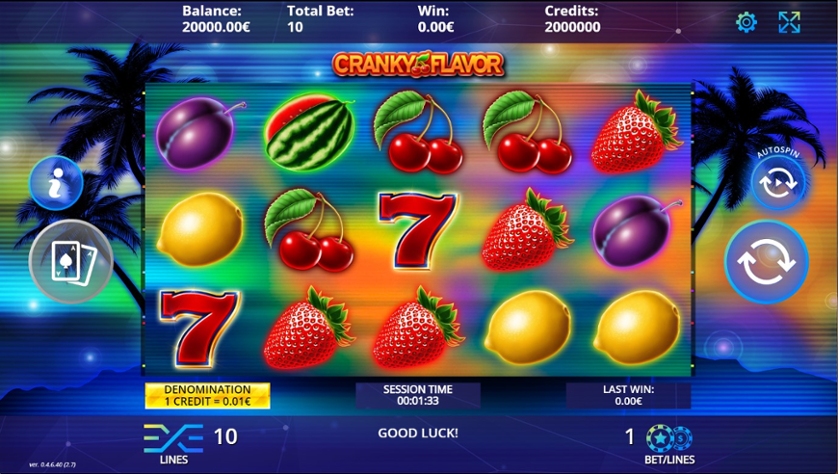The width and height of the screenshot is (838, 474).
Task: Toggle fullscreen with the arrows icon
Action: point(789,22)
